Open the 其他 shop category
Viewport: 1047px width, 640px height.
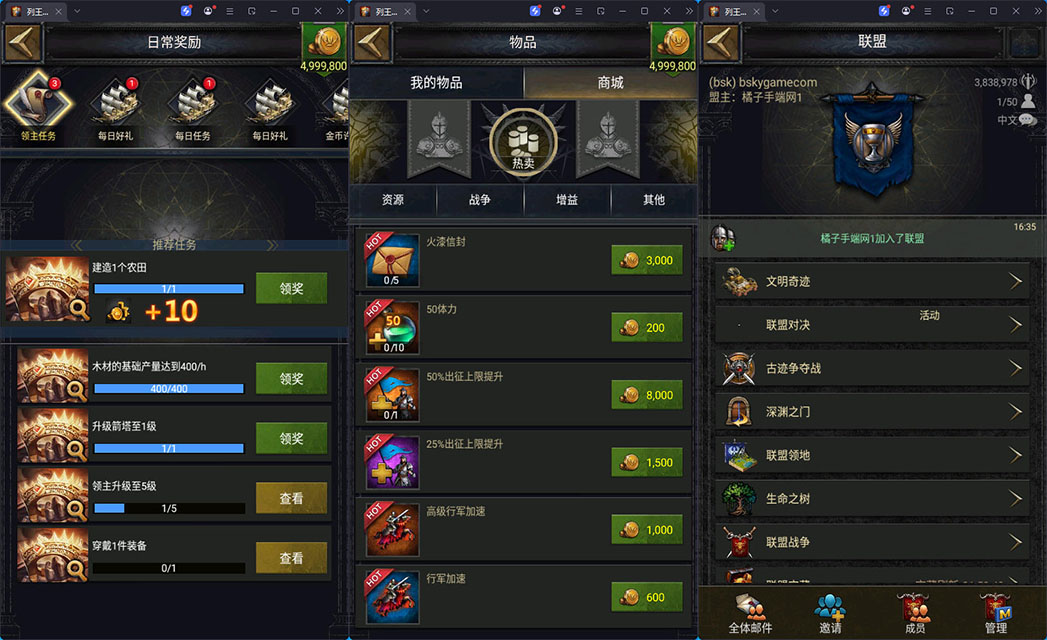(x=654, y=200)
